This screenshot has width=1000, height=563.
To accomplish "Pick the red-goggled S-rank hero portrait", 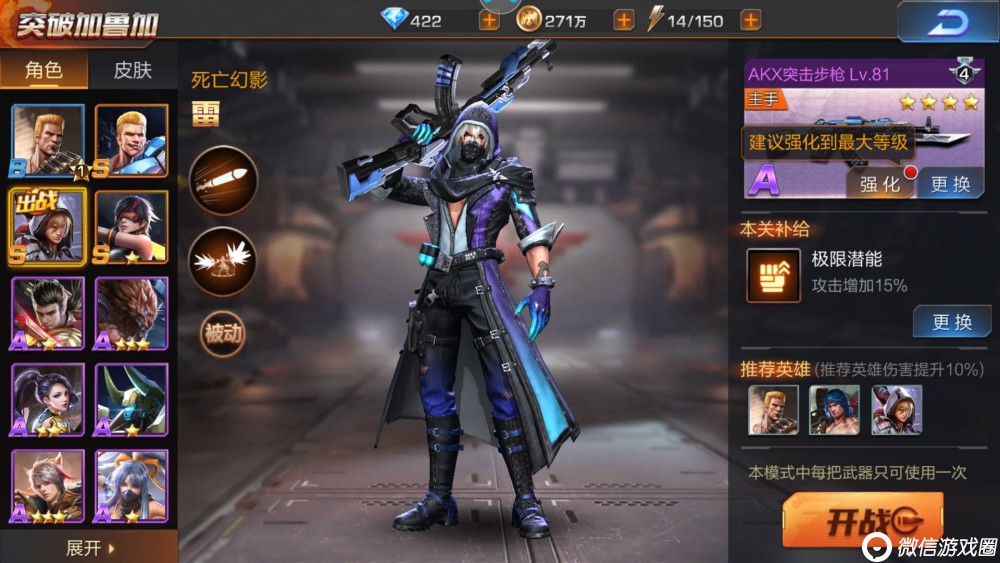I will tap(131, 227).
